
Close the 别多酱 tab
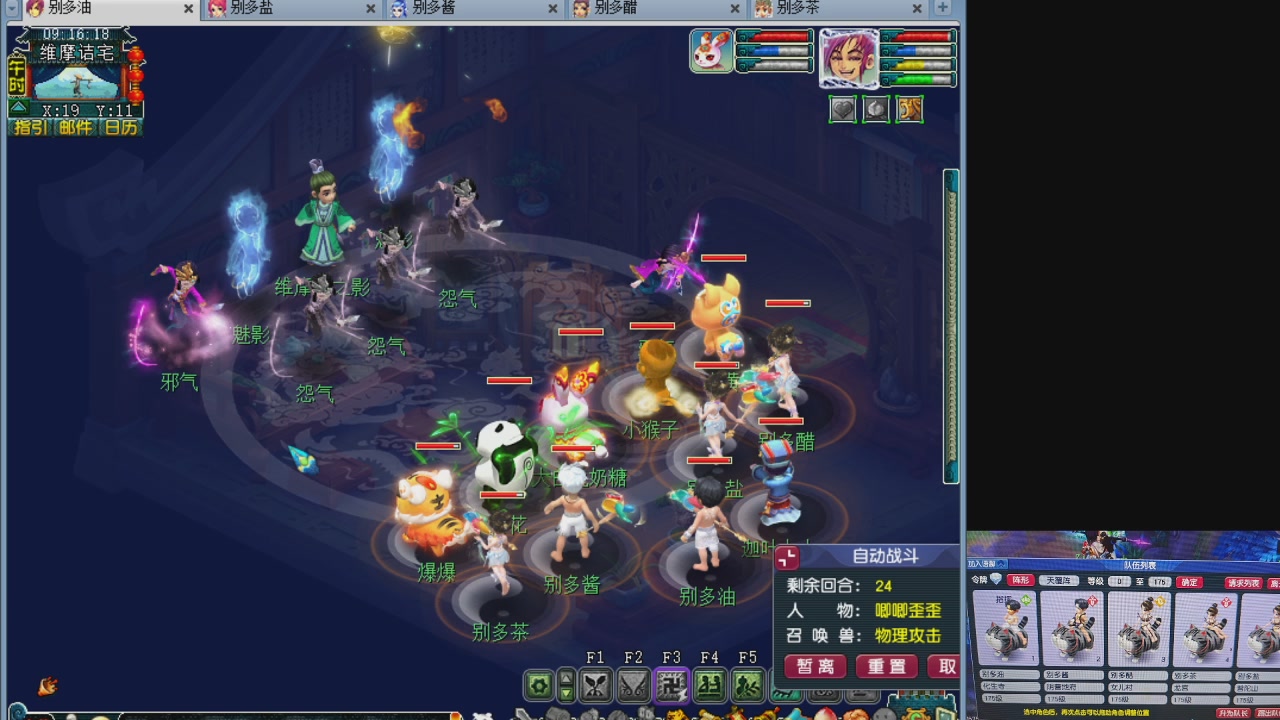pos(553,9)
